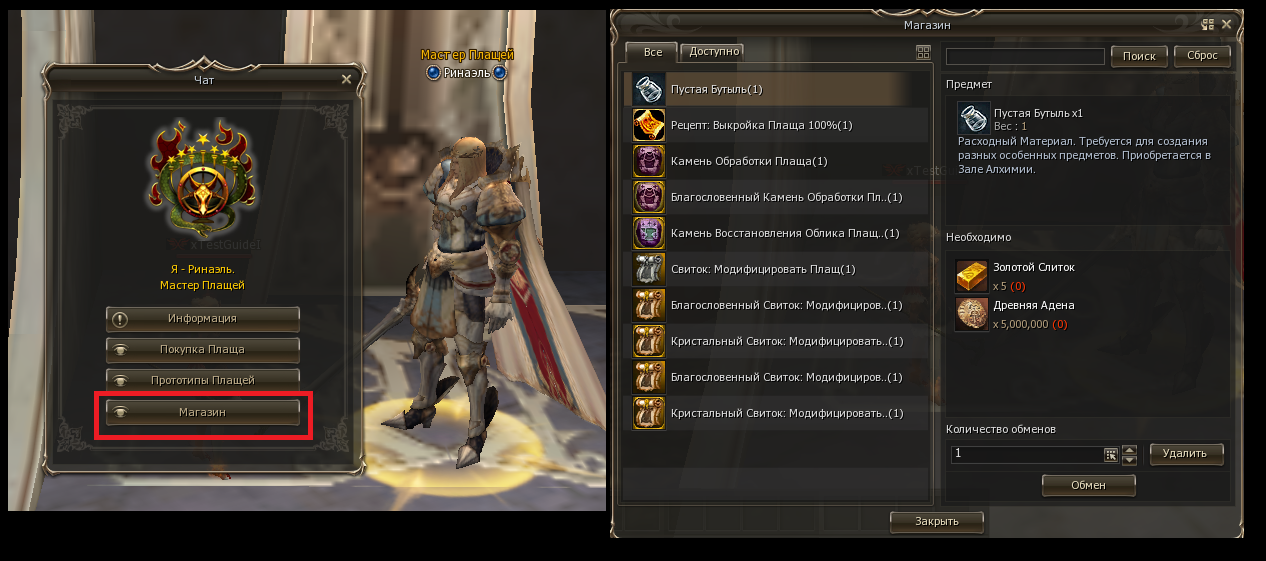Open the Магазин dialogue option
This screenshot has height=561, width=1266.
coord(203,412)
